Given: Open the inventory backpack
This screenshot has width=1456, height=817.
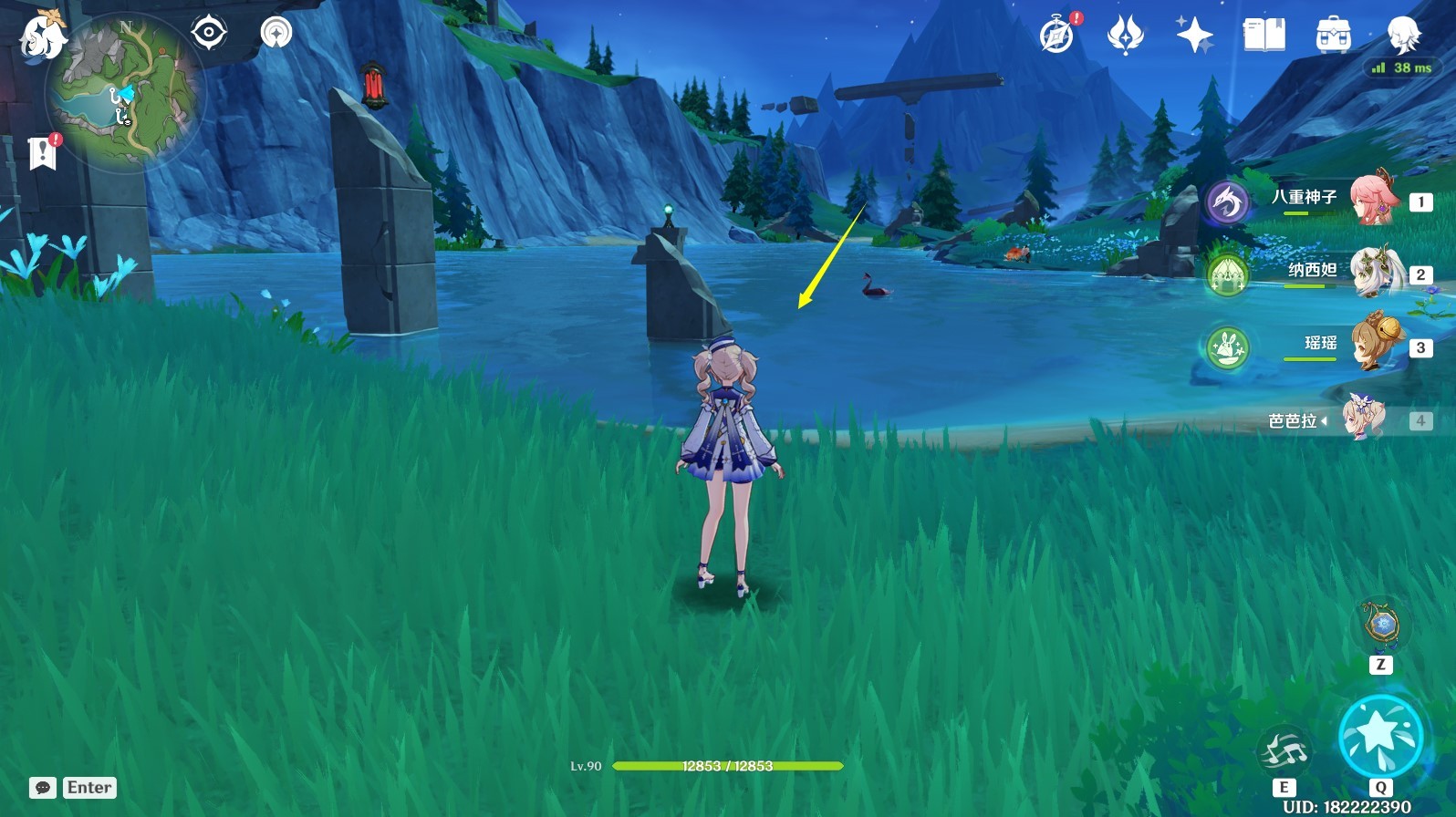Looking at the screenshot, I should 1333,36.
